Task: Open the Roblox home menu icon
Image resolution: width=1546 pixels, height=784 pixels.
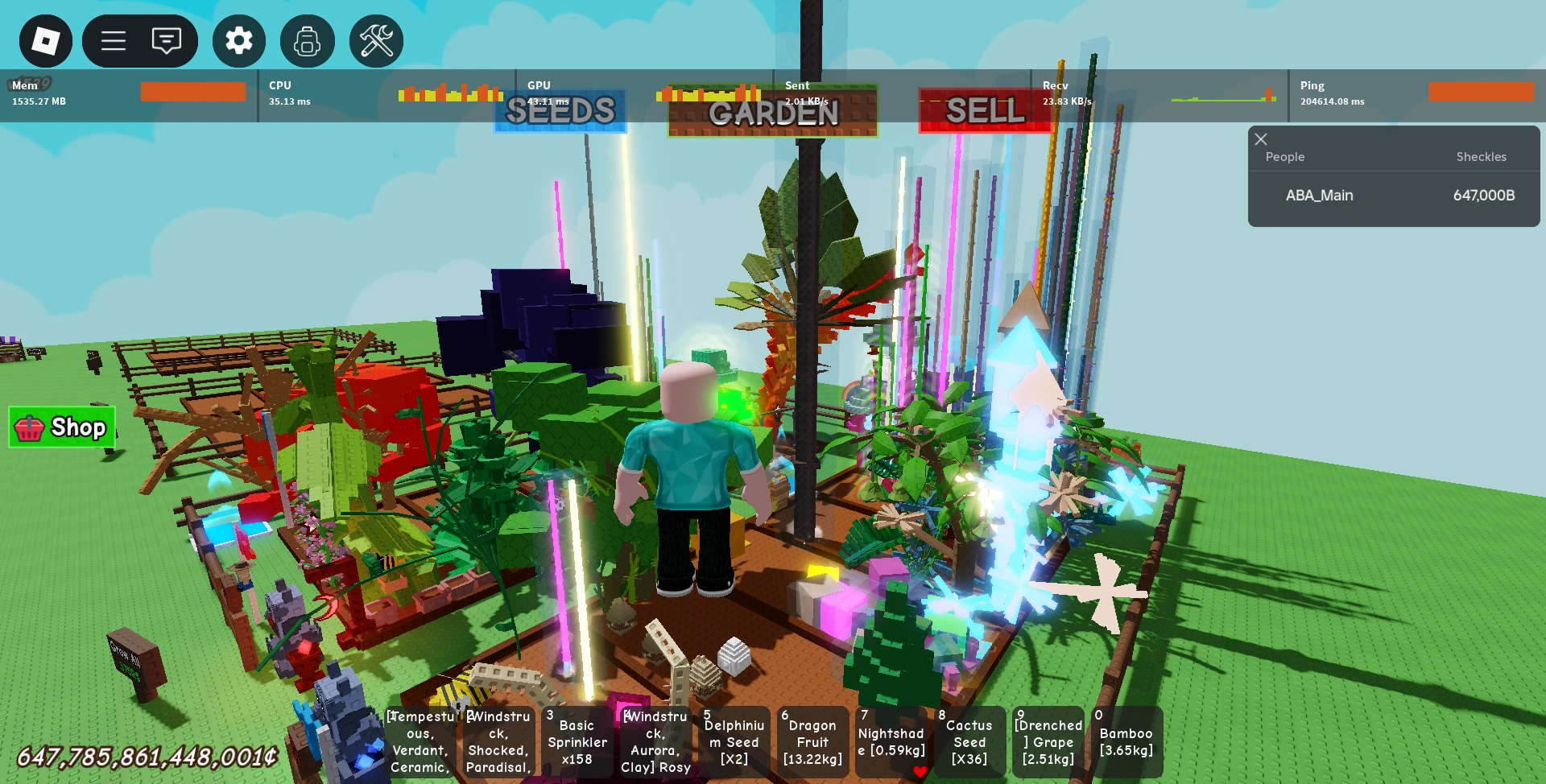Action: 46,40
